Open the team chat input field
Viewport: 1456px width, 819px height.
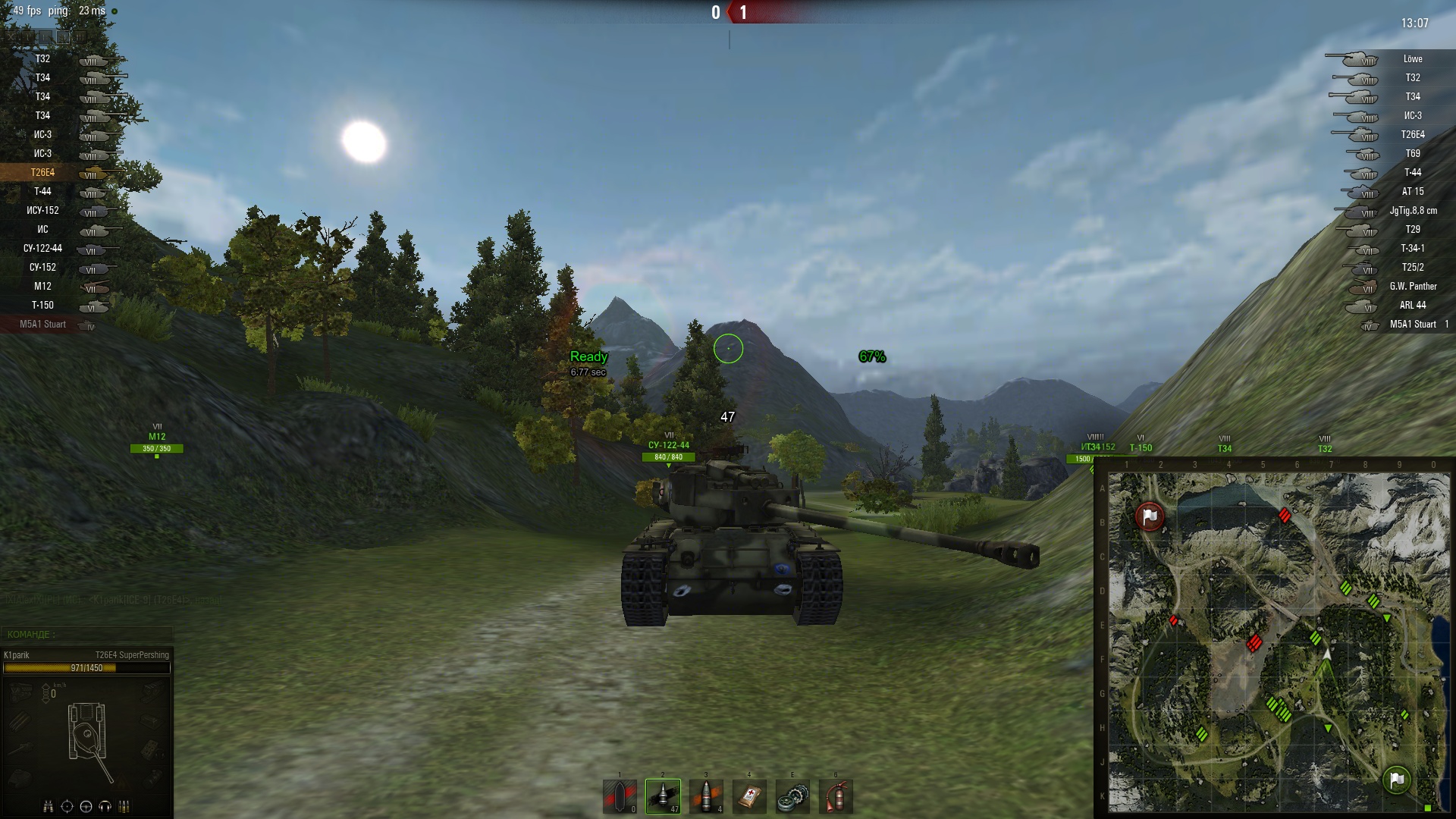[x=86, y=634]
